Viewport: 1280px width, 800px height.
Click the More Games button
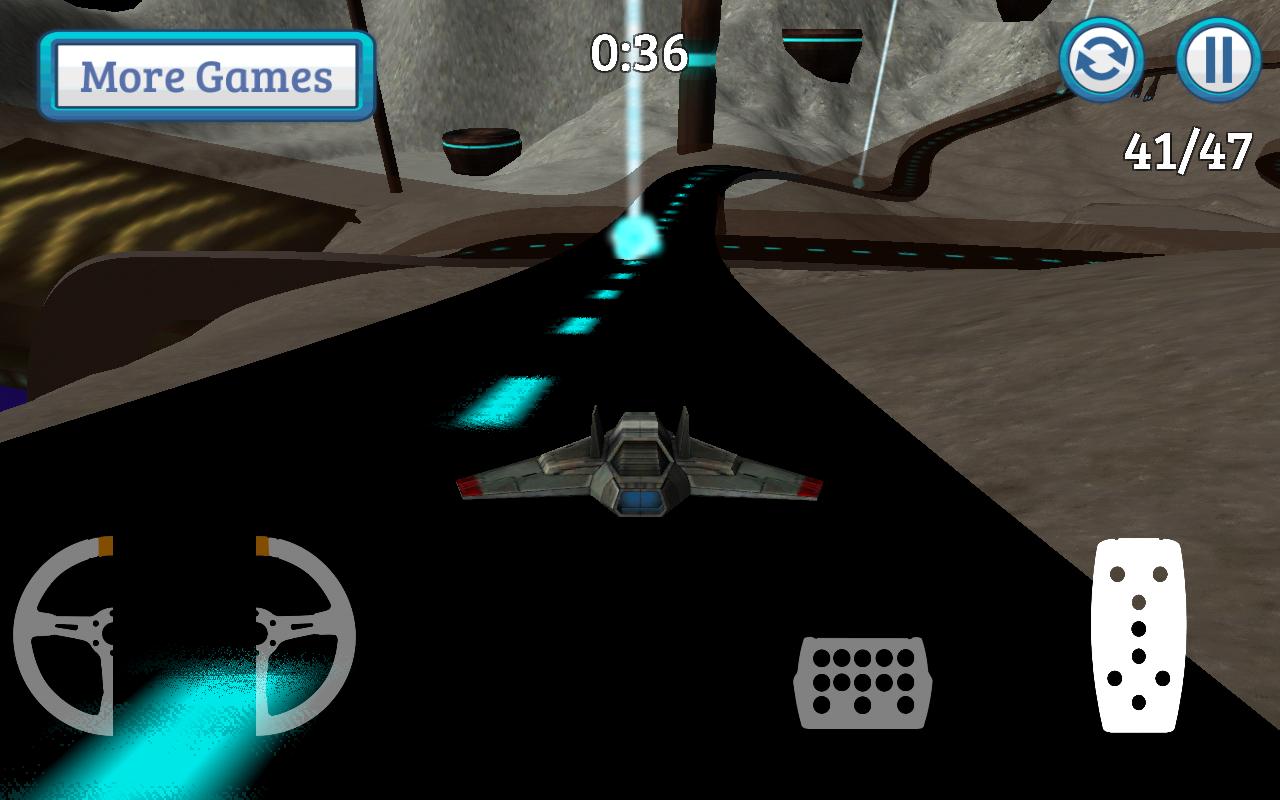(x=204, y=75)
